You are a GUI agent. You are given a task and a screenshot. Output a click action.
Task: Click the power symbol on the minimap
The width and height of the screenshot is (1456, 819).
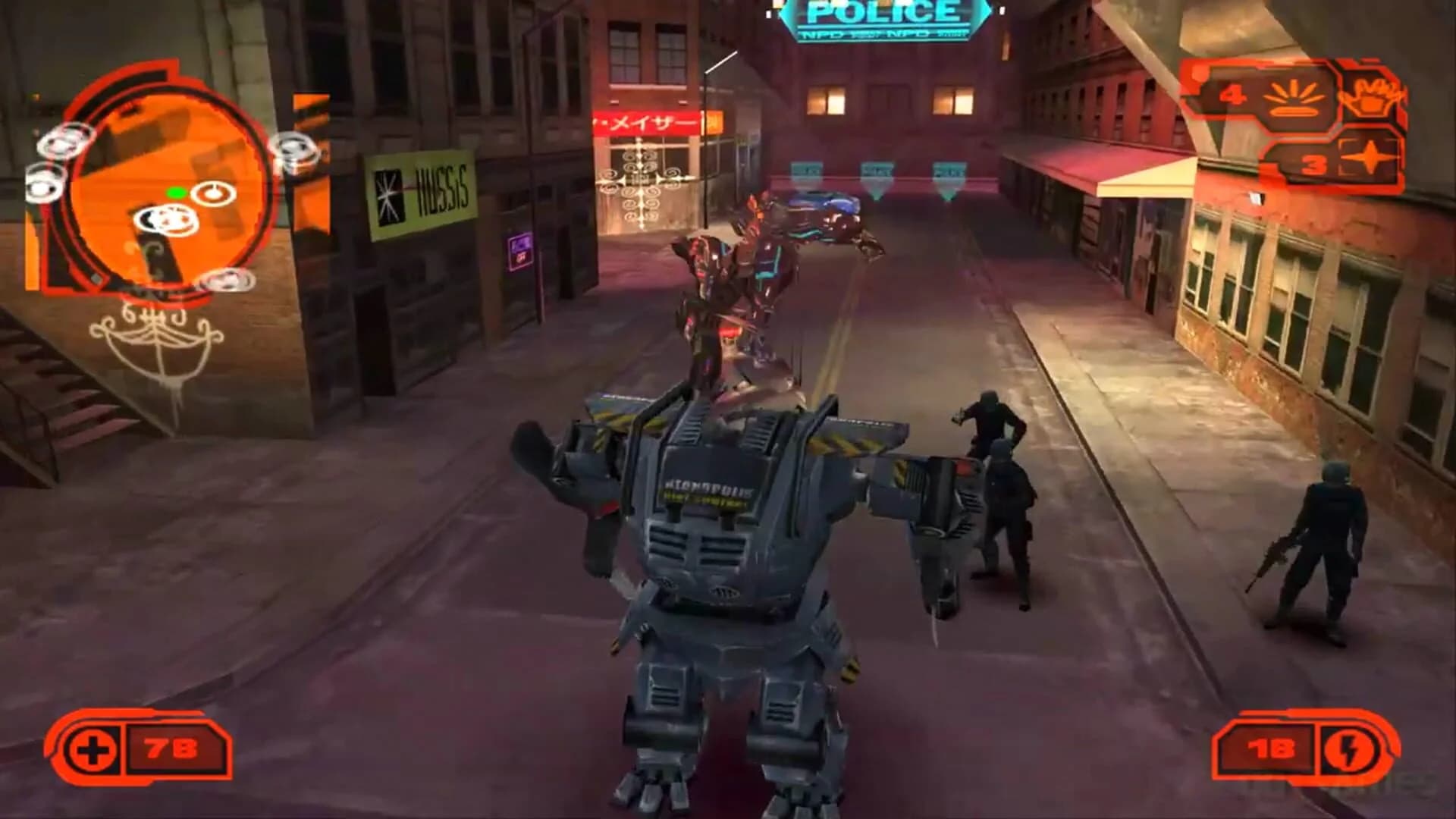click(x=213, y=193)
